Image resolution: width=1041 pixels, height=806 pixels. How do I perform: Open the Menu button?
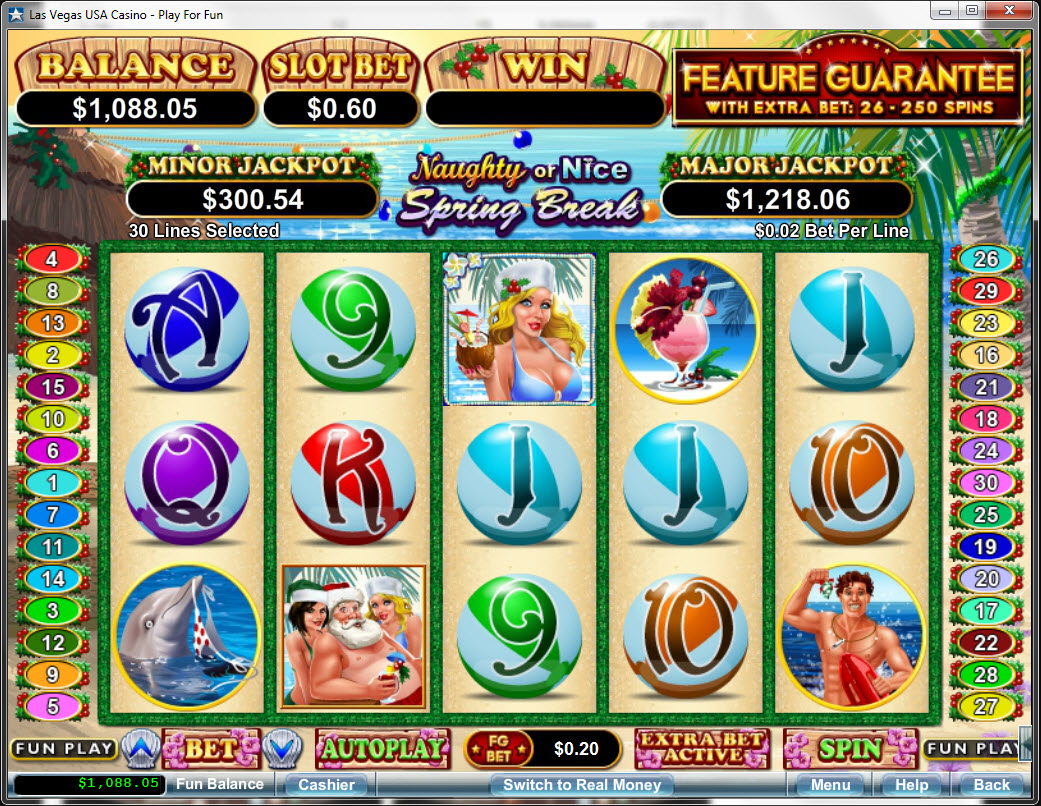click(x=830, y=785)
